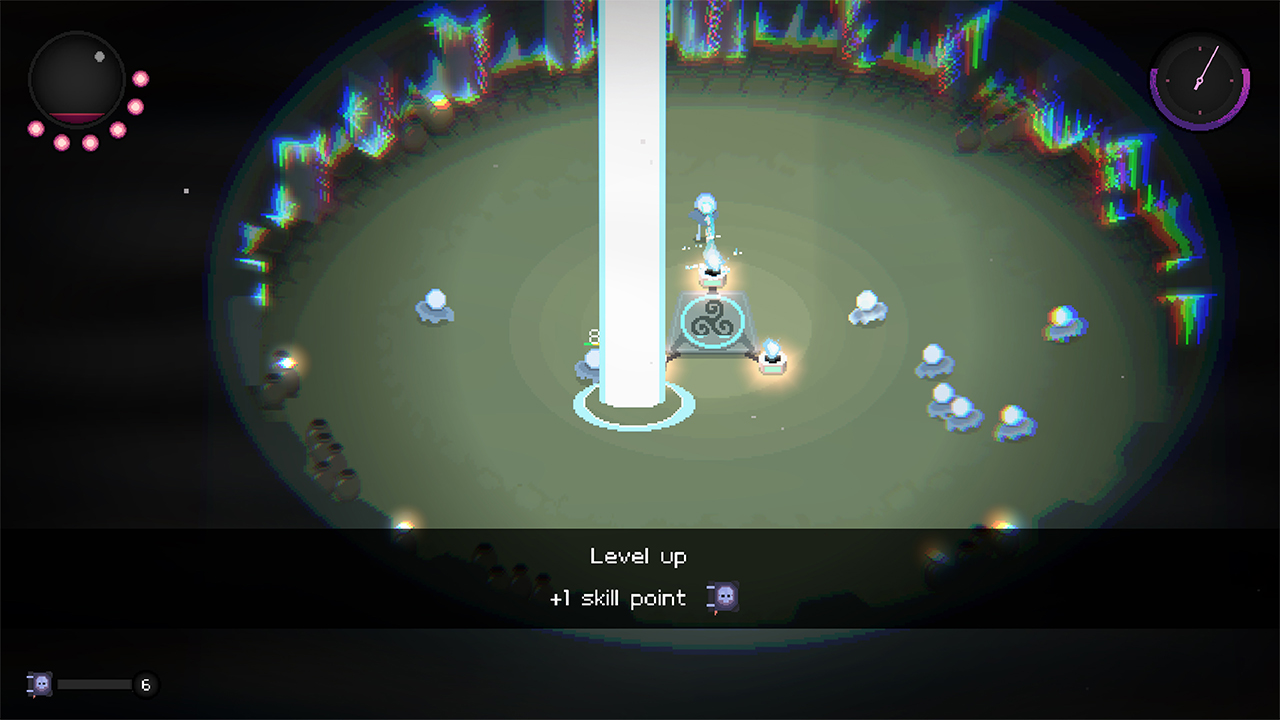The height and width of the screenshot is (720, 1280).
Task: Click the Level up banner text
Action: point(639,557)
